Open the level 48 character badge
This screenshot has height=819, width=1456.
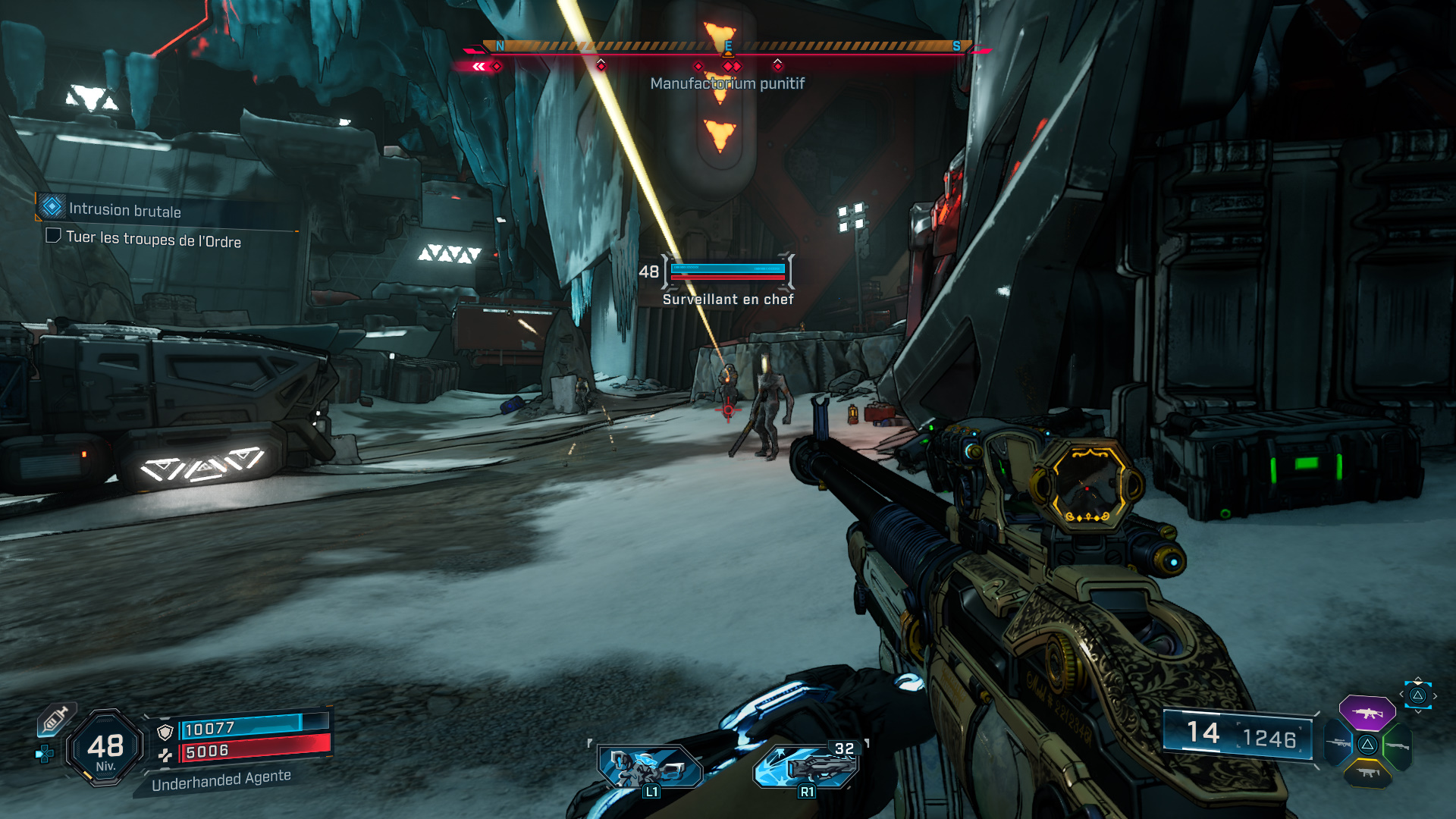105,748
